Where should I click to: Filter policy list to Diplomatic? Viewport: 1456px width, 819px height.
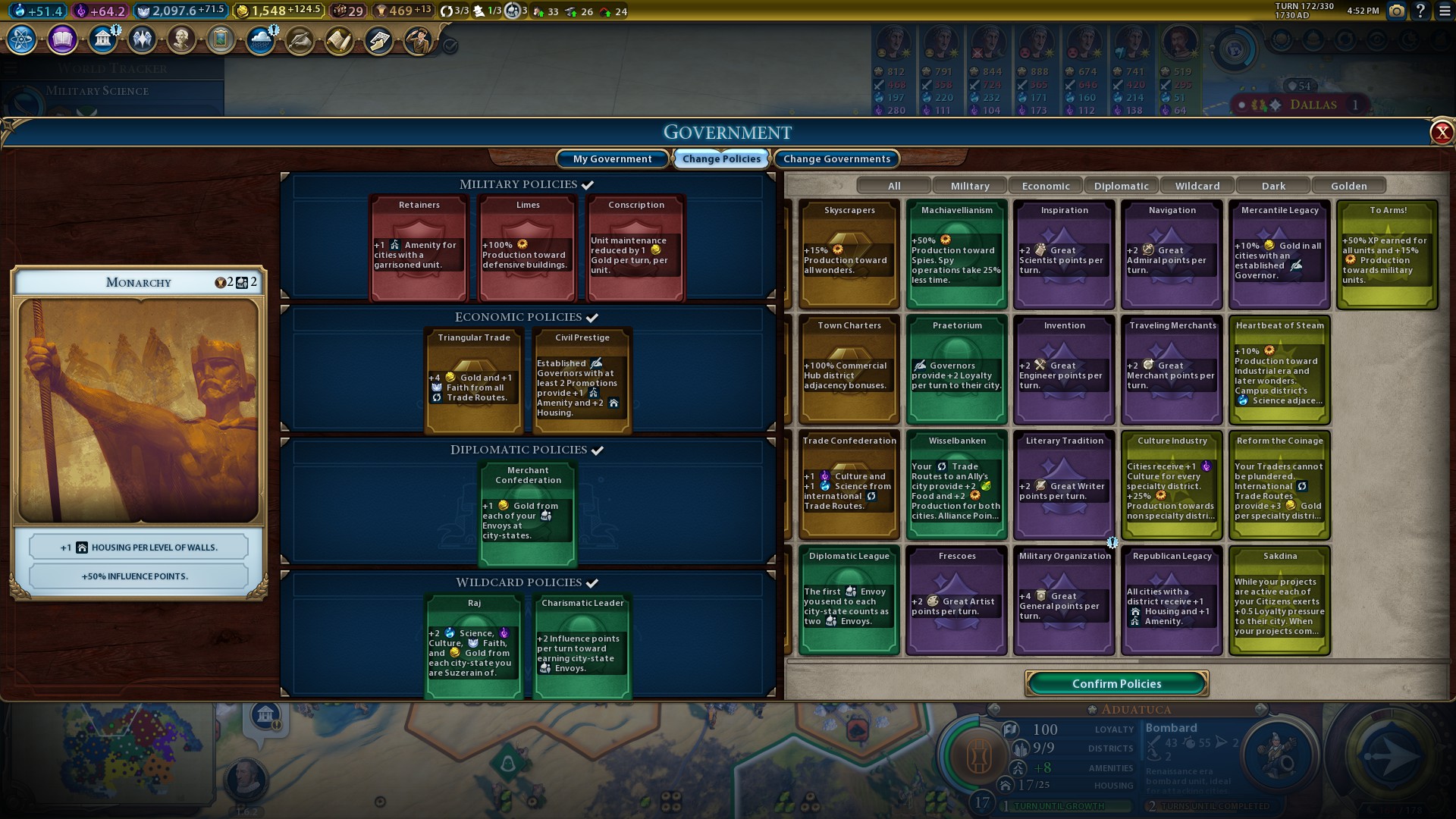[1122, 186]
